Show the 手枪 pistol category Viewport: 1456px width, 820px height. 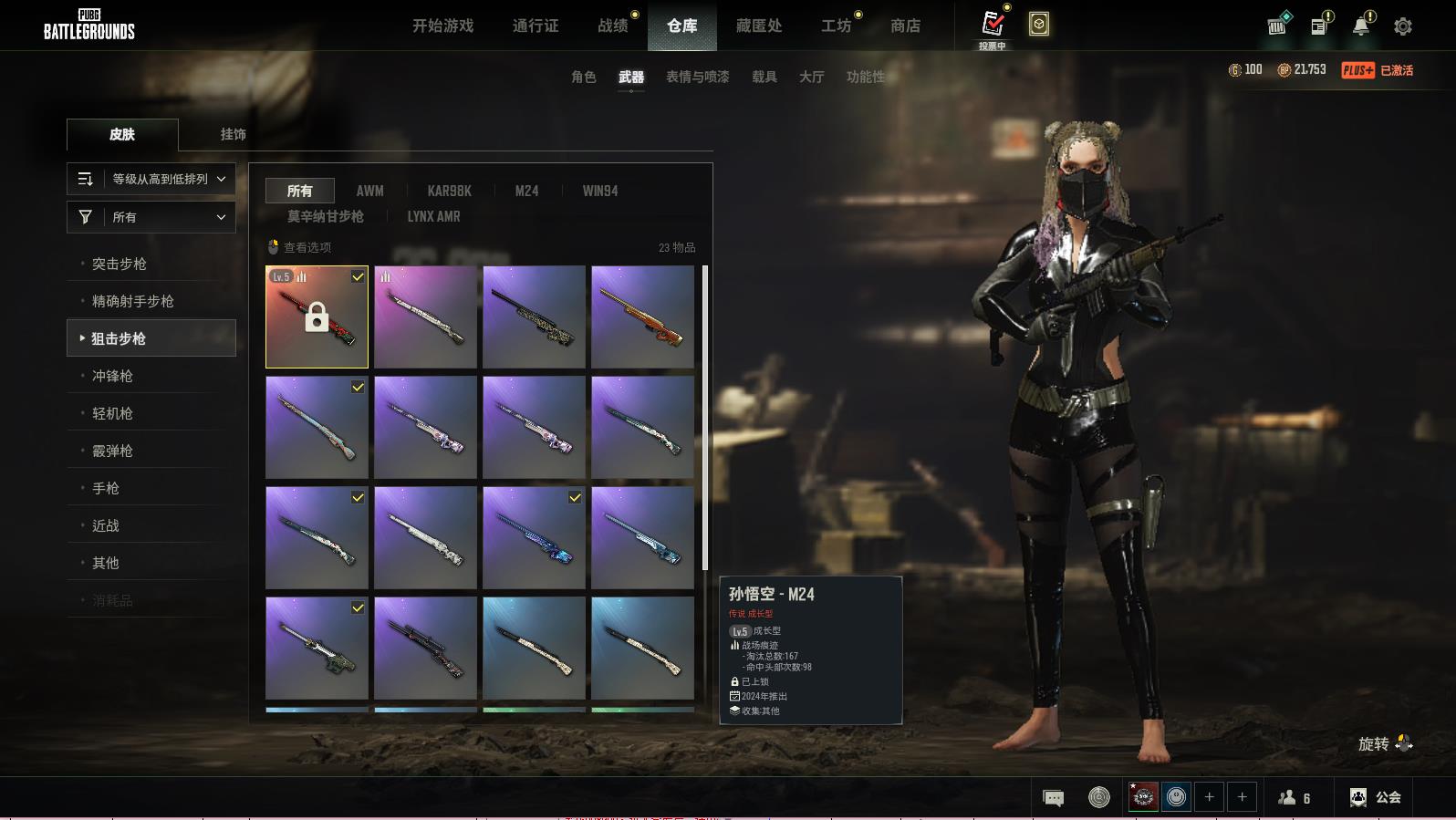coord(106,488)
